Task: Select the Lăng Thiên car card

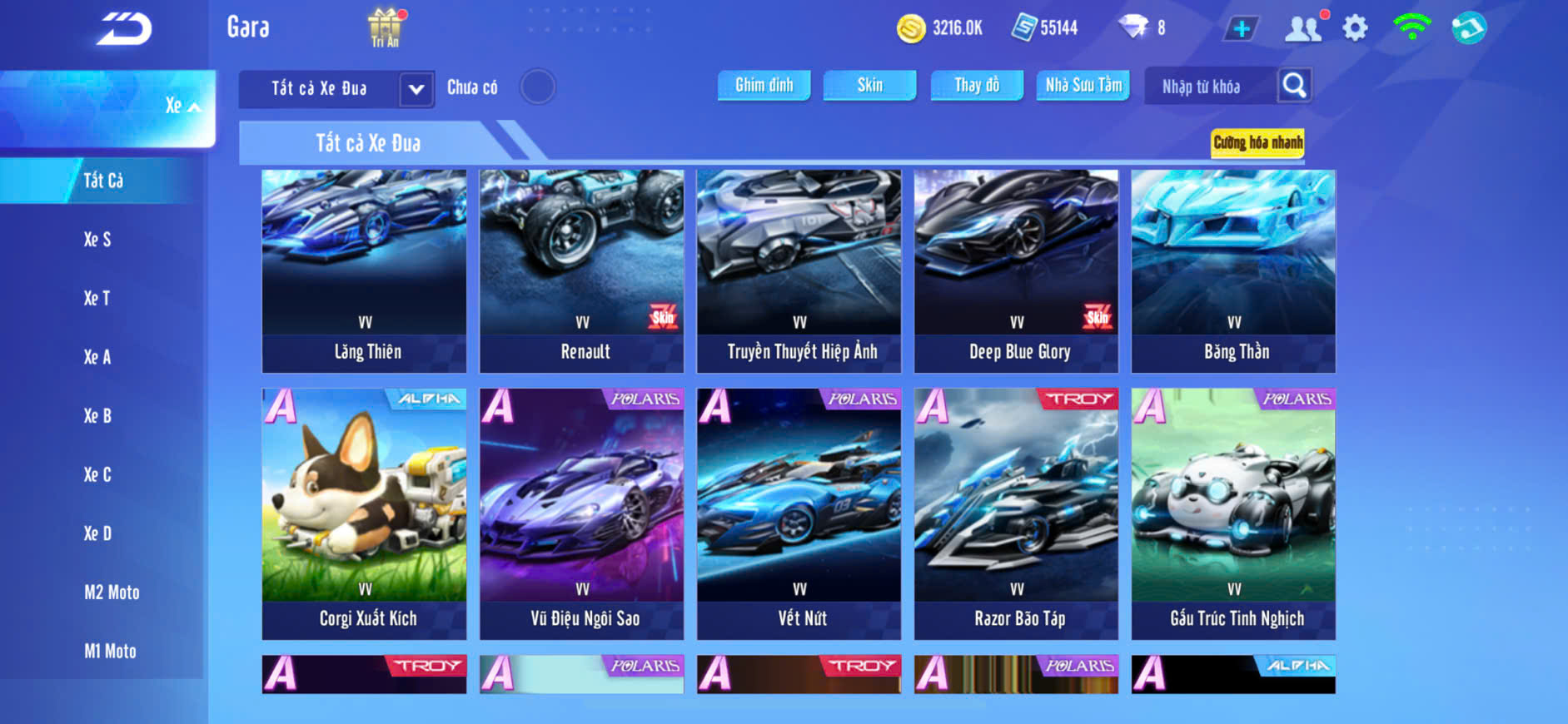Action: (365, 270)
